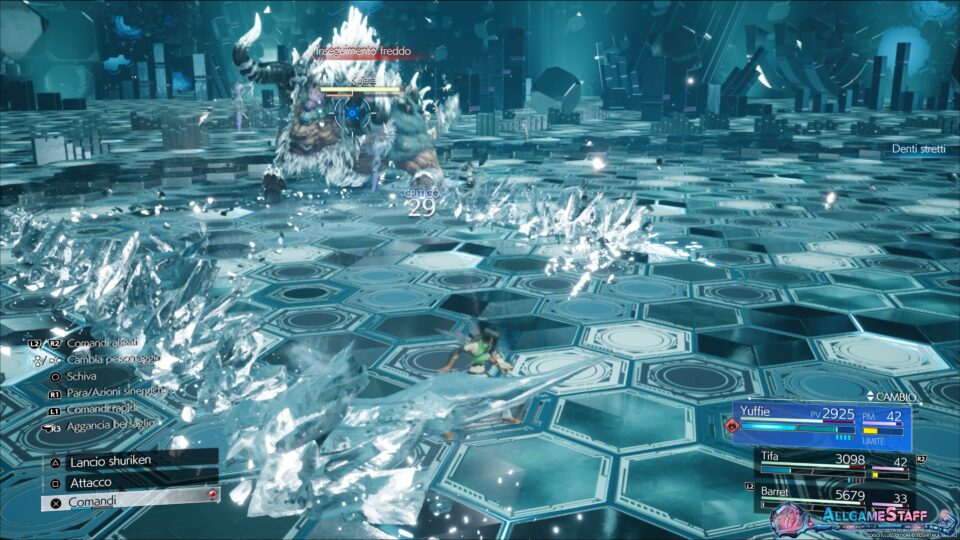Switch to Tifa in the party list
The height and width of the screenshot is (540, 960).
point(832,464)
